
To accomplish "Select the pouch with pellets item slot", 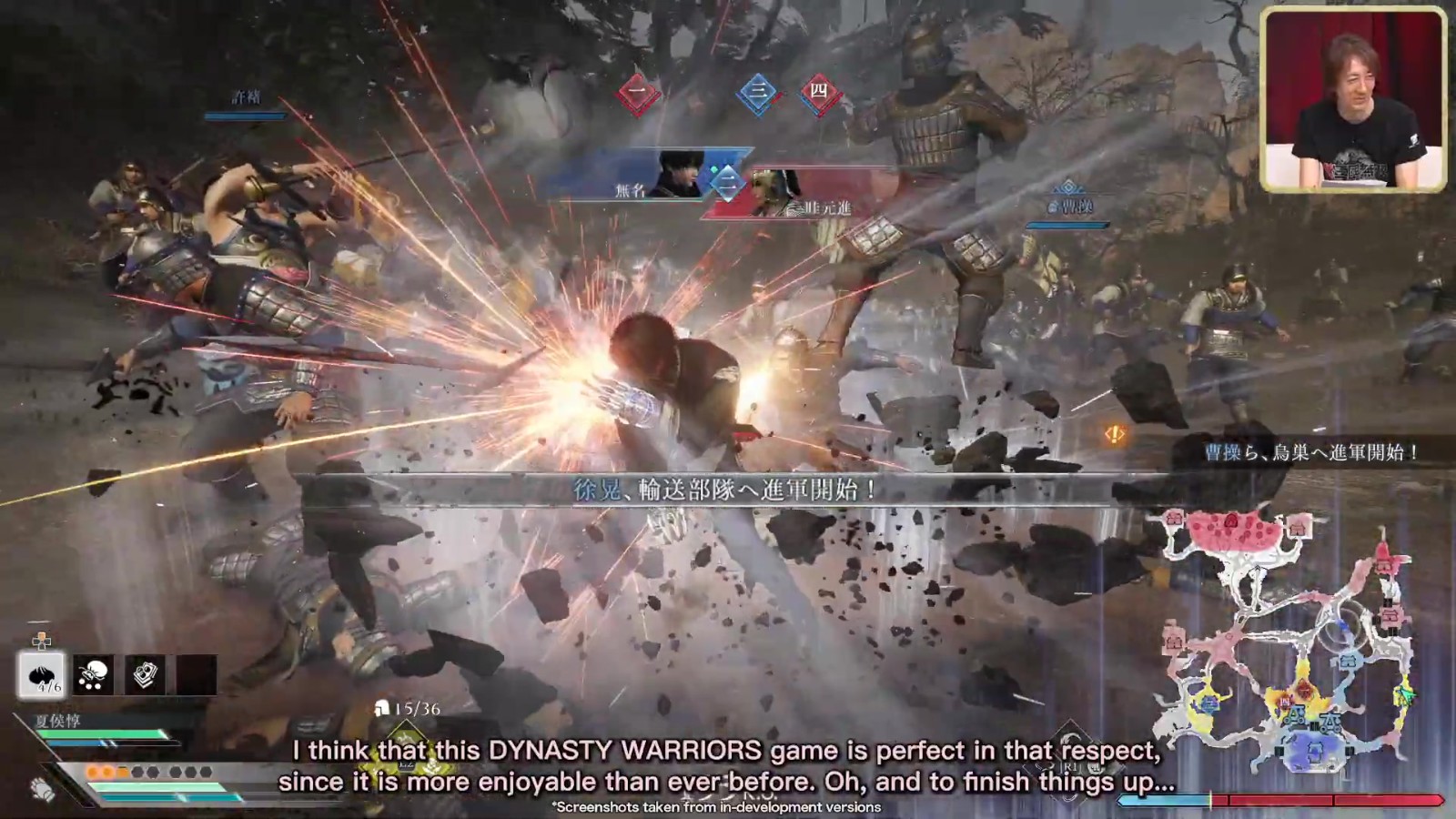I will [x=93, y=675].
